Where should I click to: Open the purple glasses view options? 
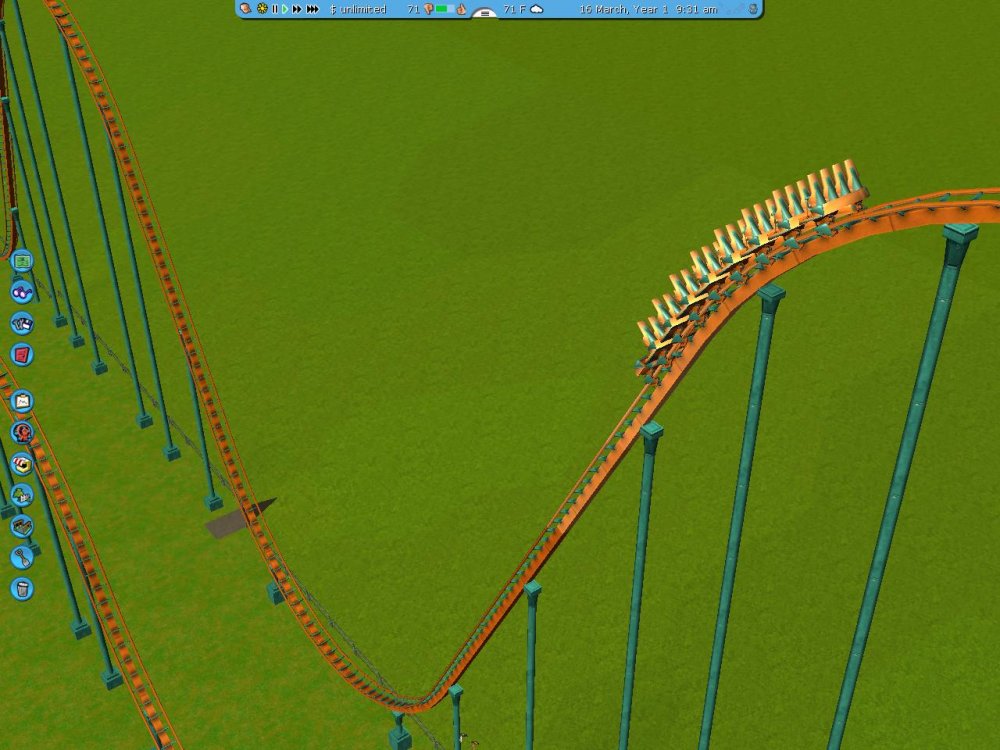[x=22, y=292]
